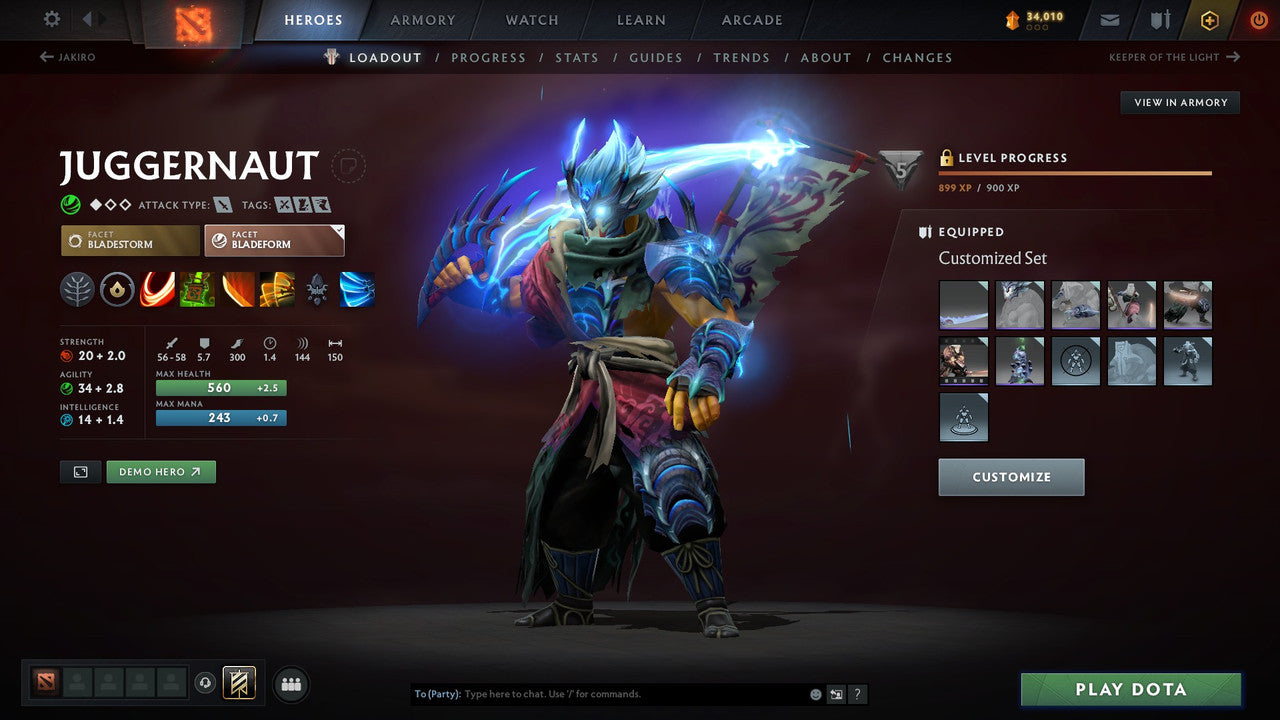Select the Bladestorm facet

pyautogui.click(x=129, y=240)
